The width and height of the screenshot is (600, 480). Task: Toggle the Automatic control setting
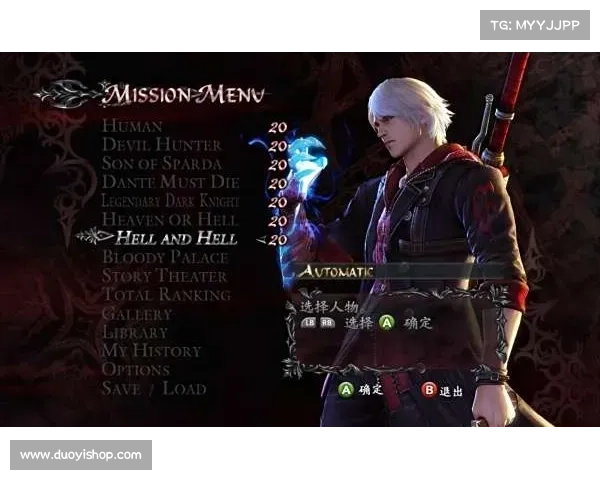tap(336, 271)
